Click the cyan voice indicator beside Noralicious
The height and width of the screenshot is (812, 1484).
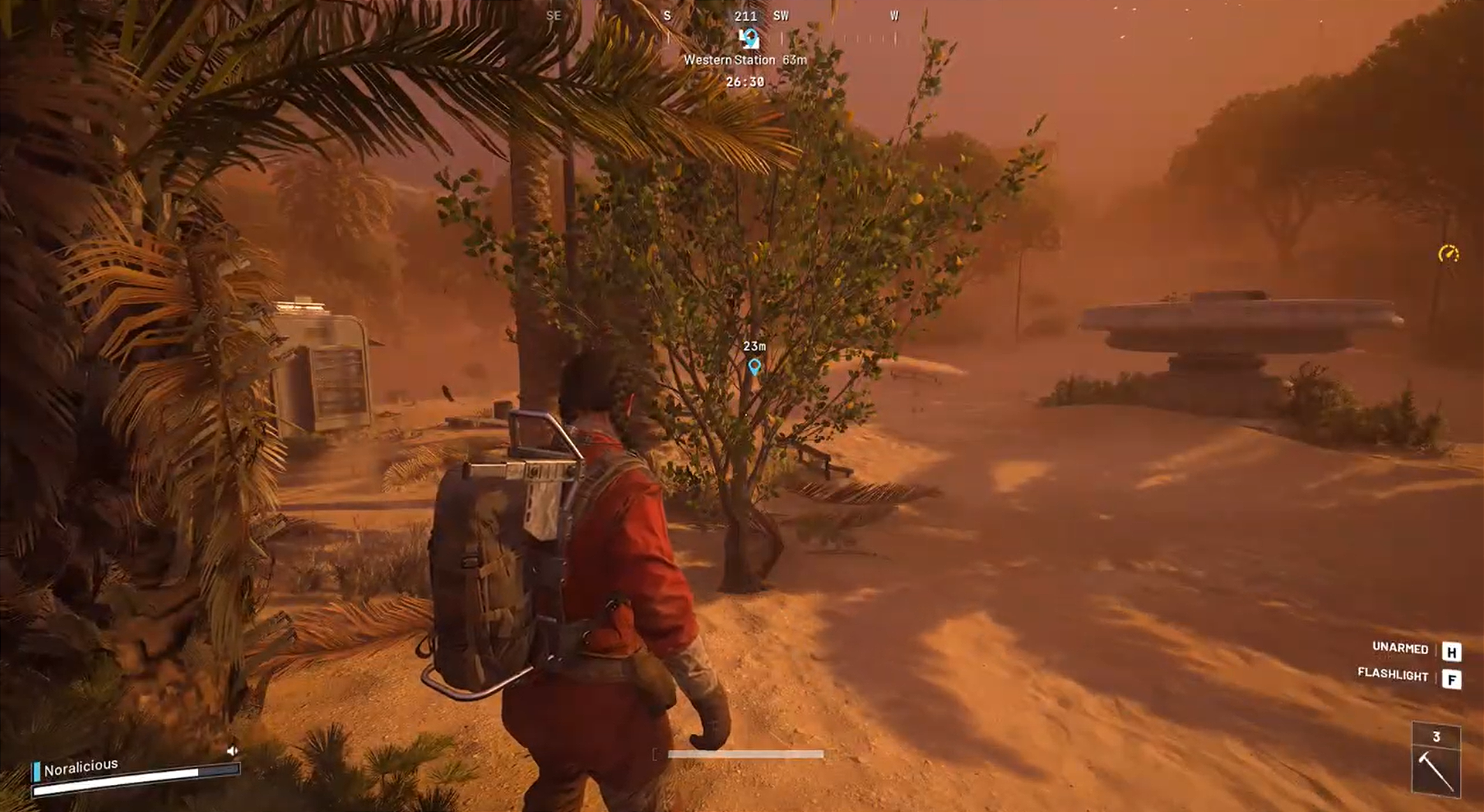point(36,770)
